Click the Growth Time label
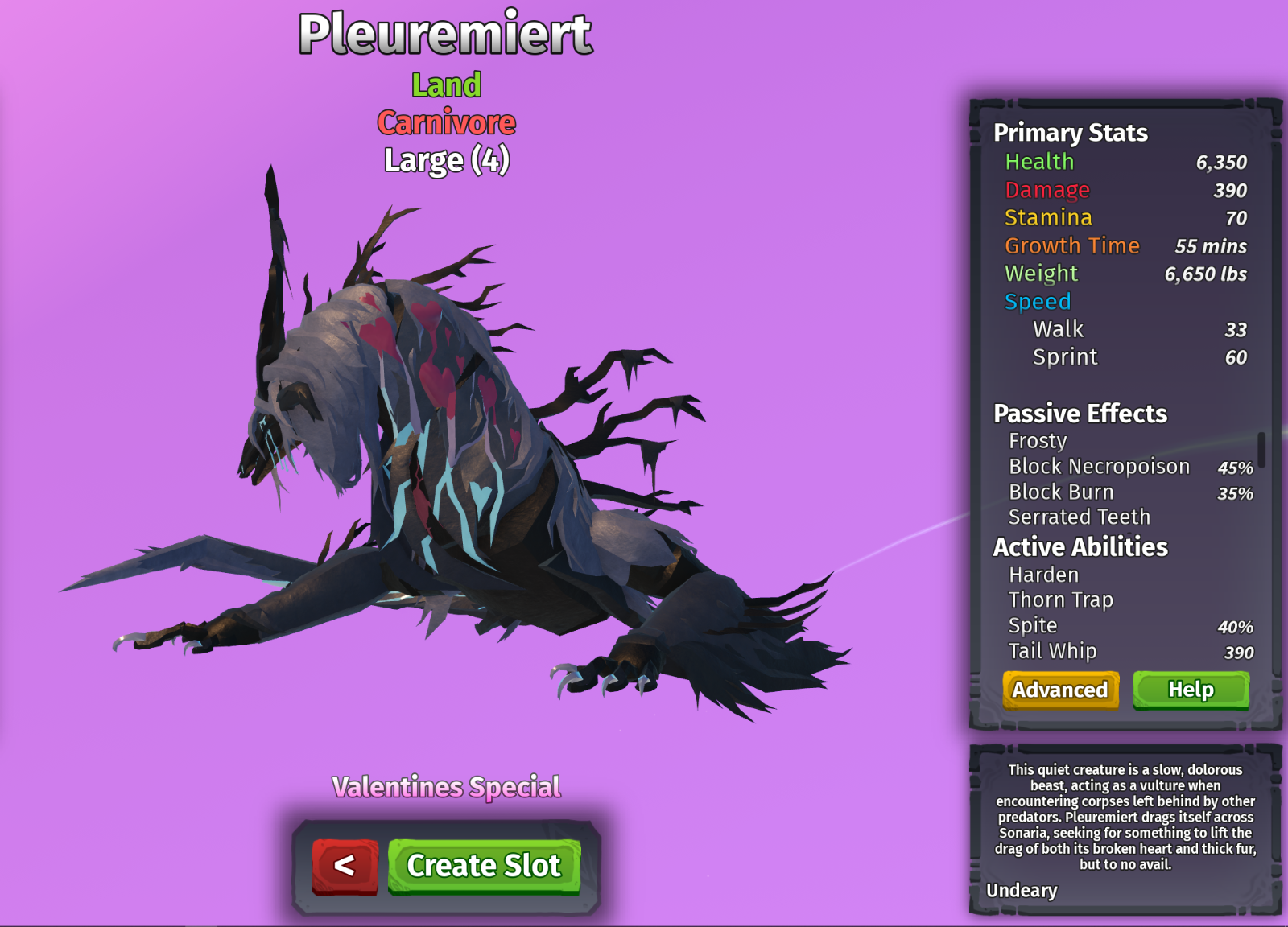Image resolution: width=1288 pixels, height=927 pixels. [1071, 245]
